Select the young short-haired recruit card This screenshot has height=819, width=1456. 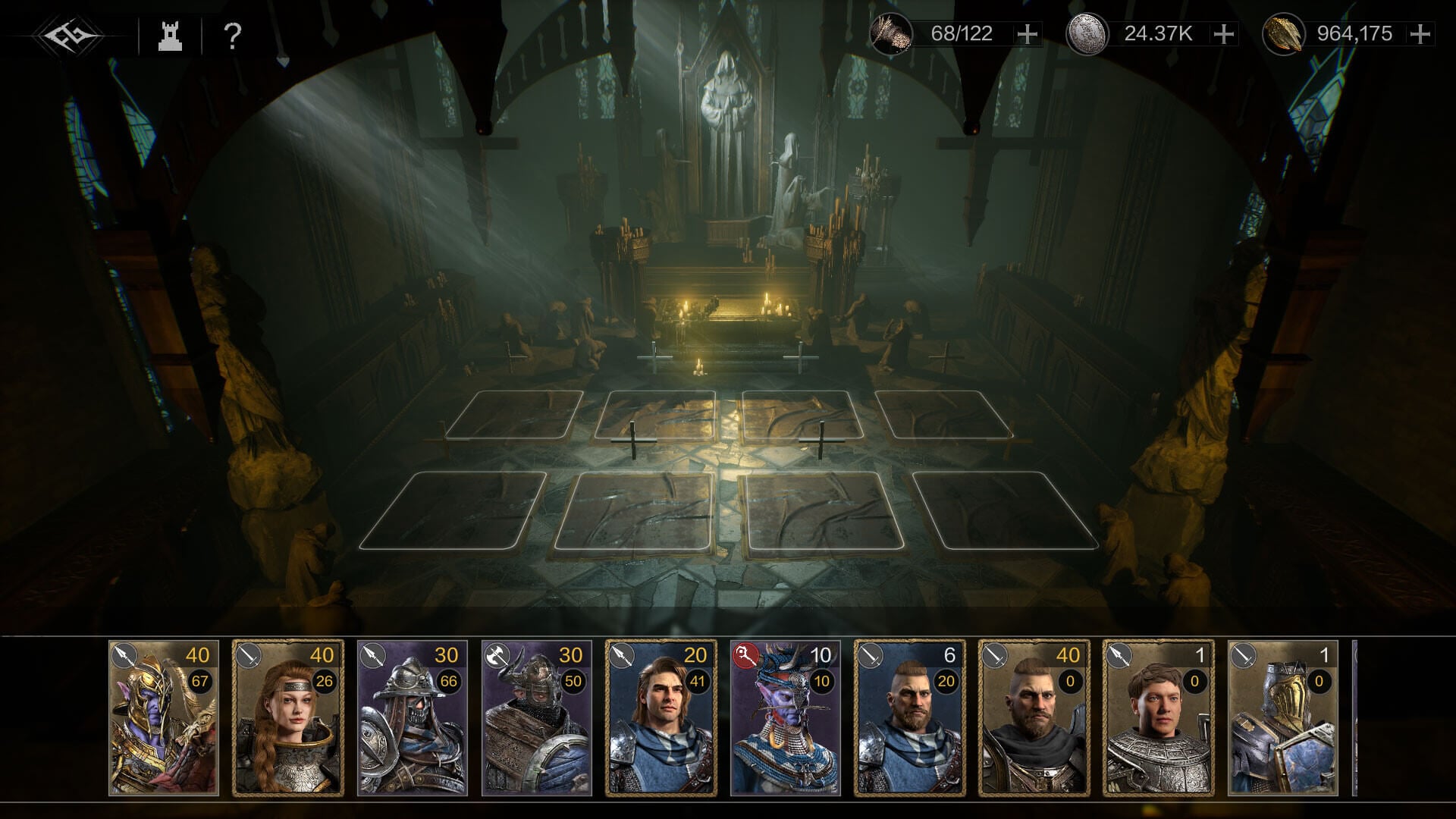tap(1158, 717)
